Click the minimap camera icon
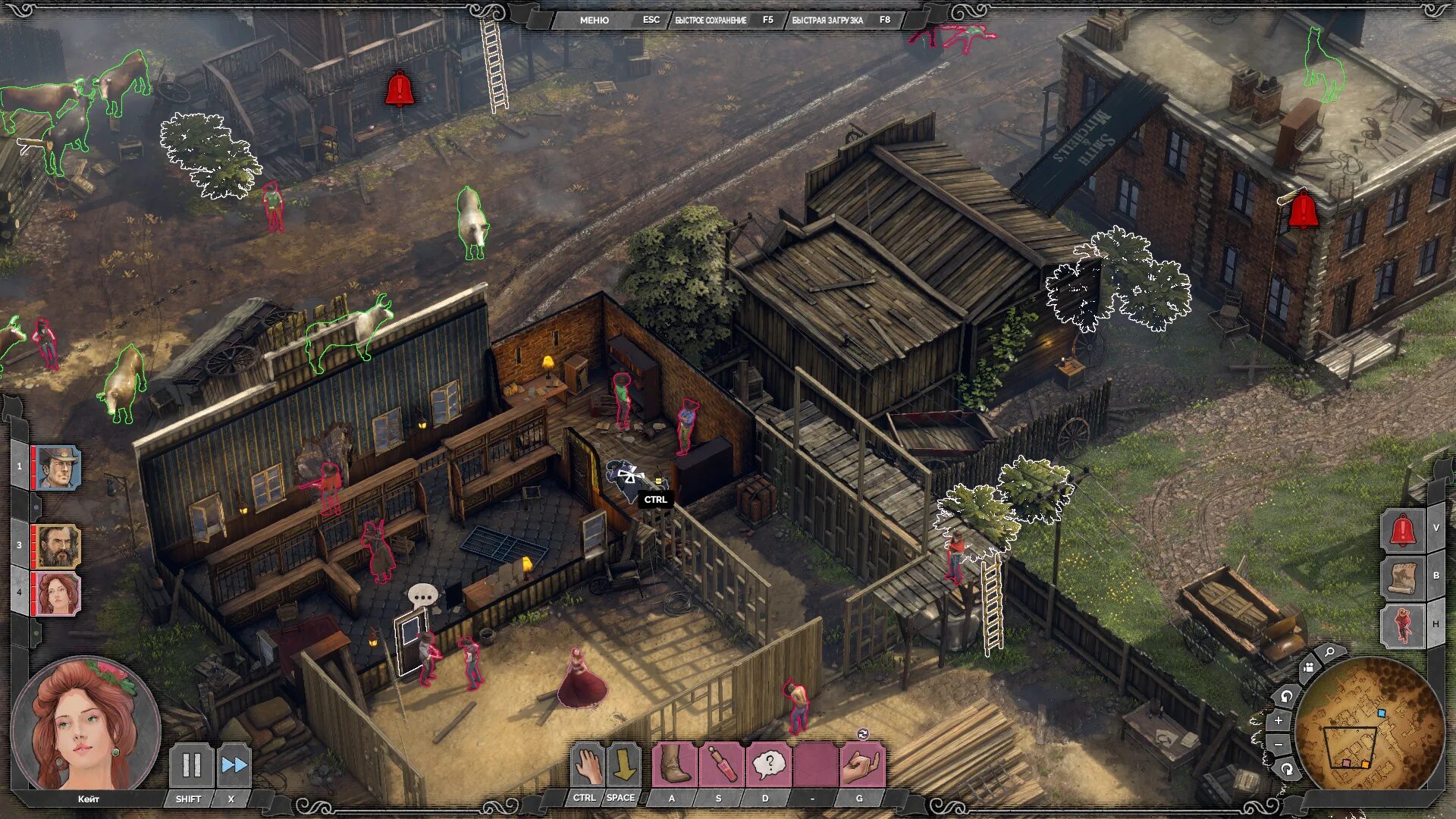1456x819 pixels. (x=1308, y=668)
